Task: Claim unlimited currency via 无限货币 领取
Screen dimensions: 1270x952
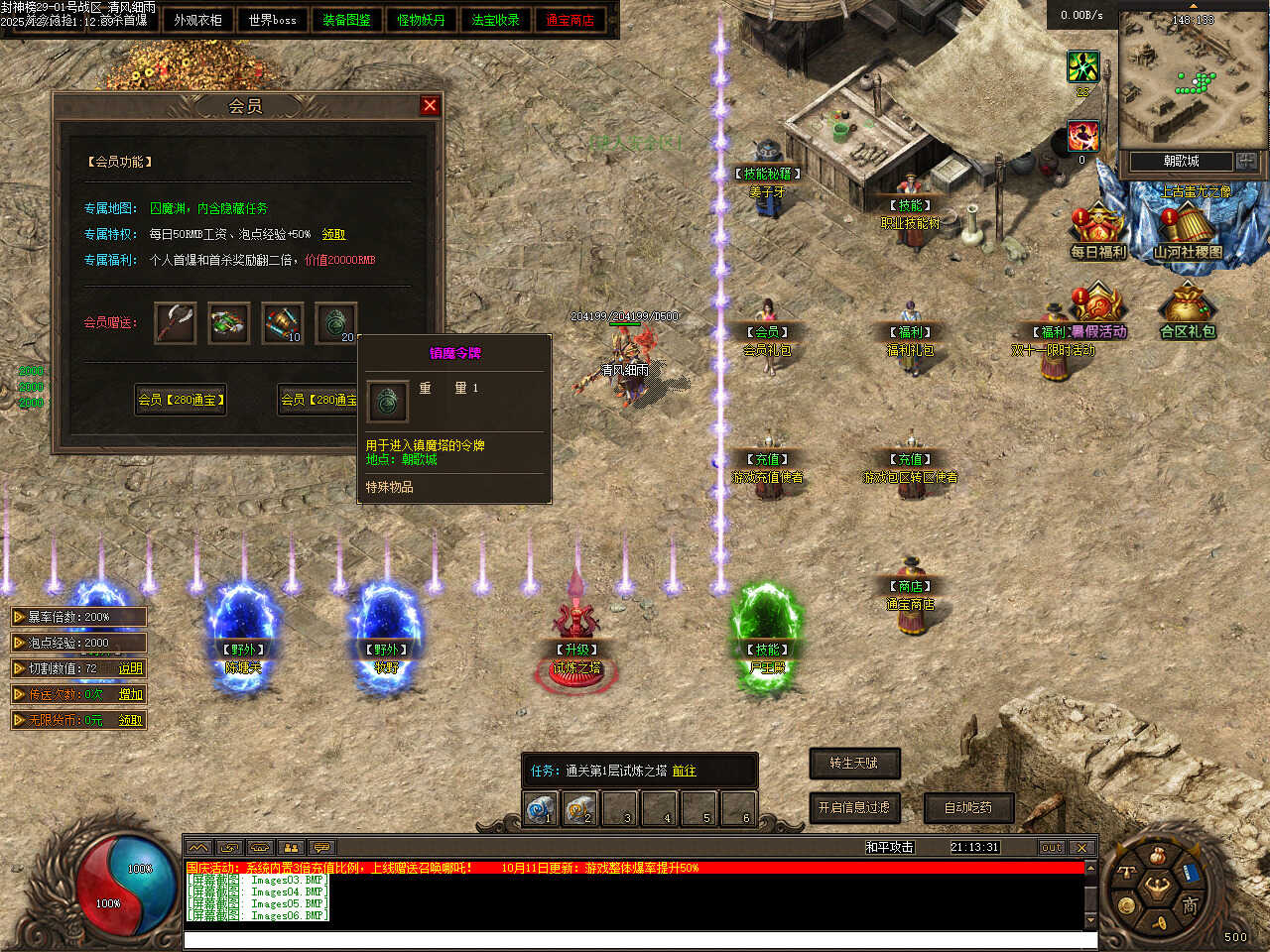Action: pos(131,720)
